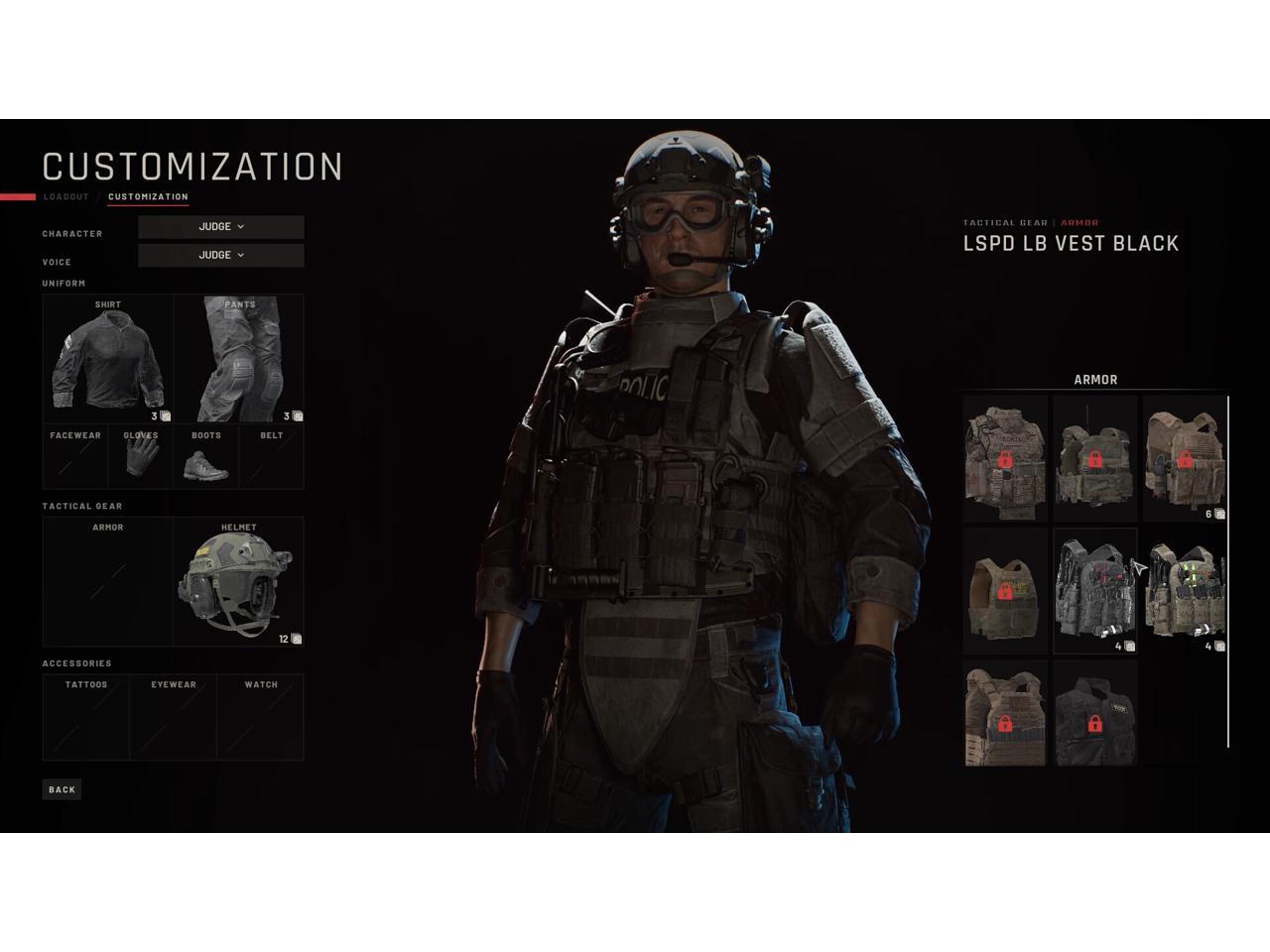Select the Shirt uniform slot
1270x952 pixels.
(108, 359)
